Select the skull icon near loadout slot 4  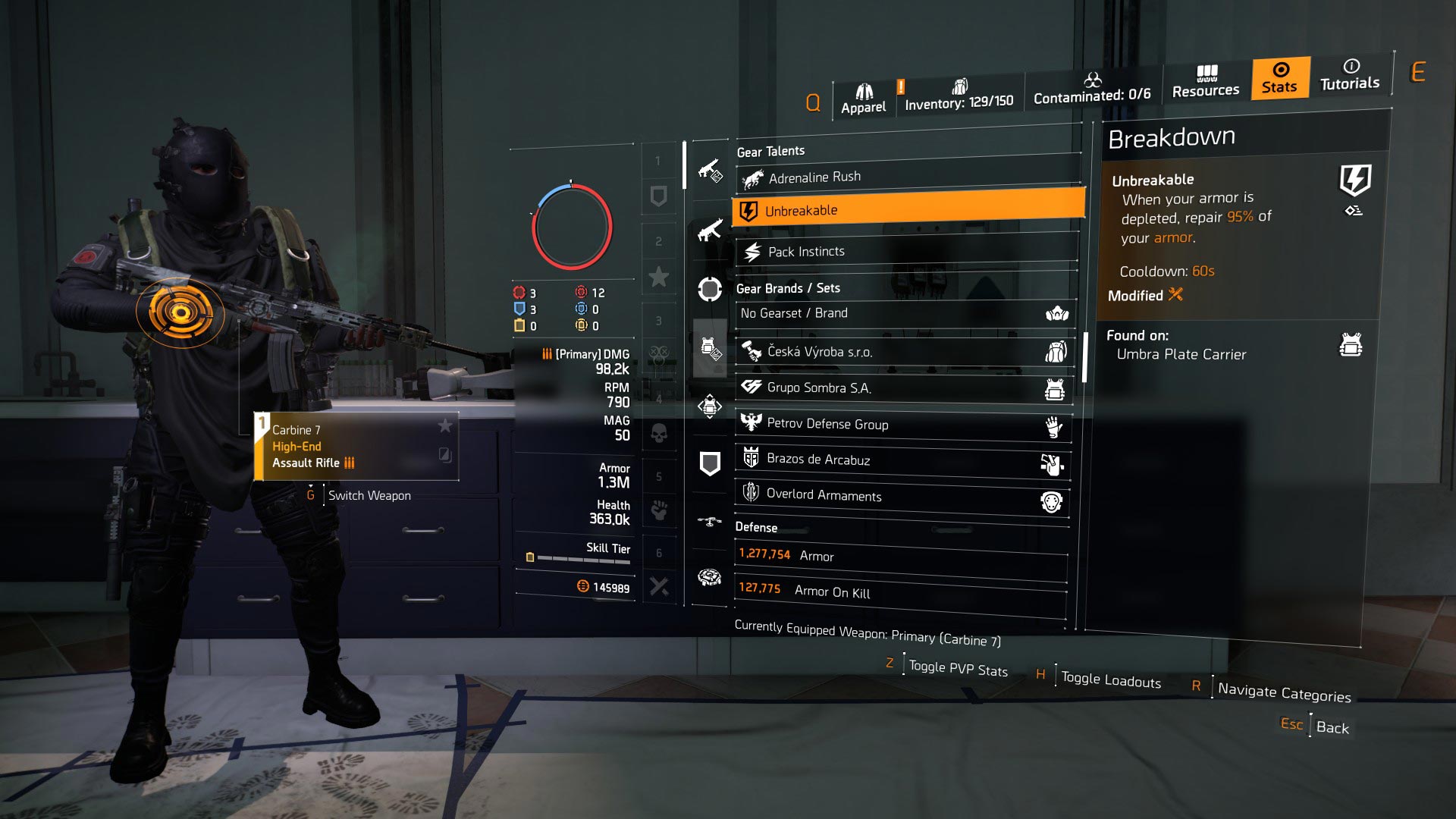click(x=658, y=435)
